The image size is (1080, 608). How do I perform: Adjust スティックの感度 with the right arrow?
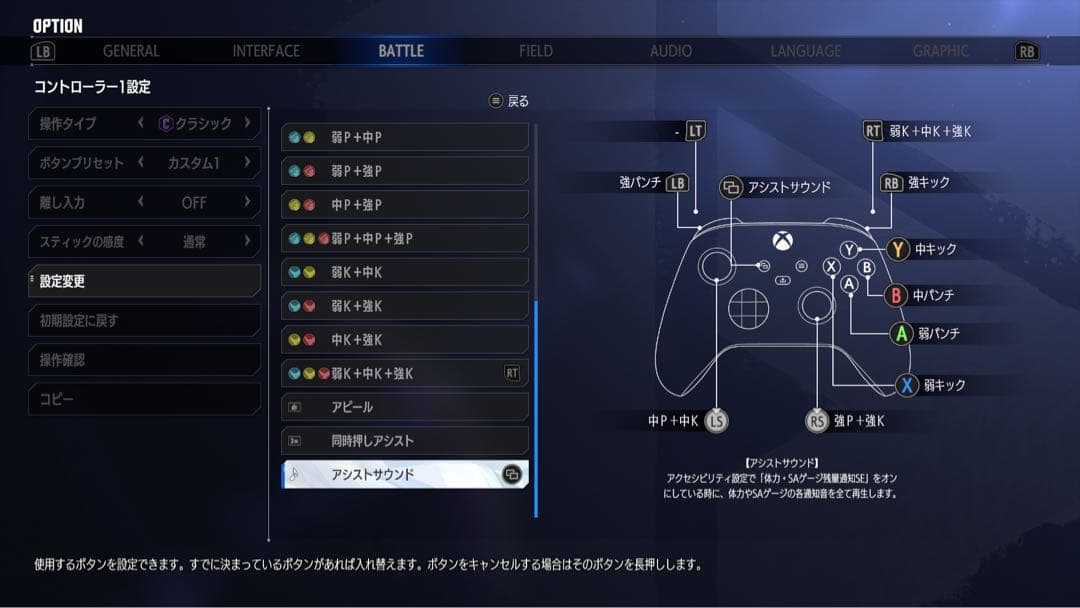coord(247,241)
